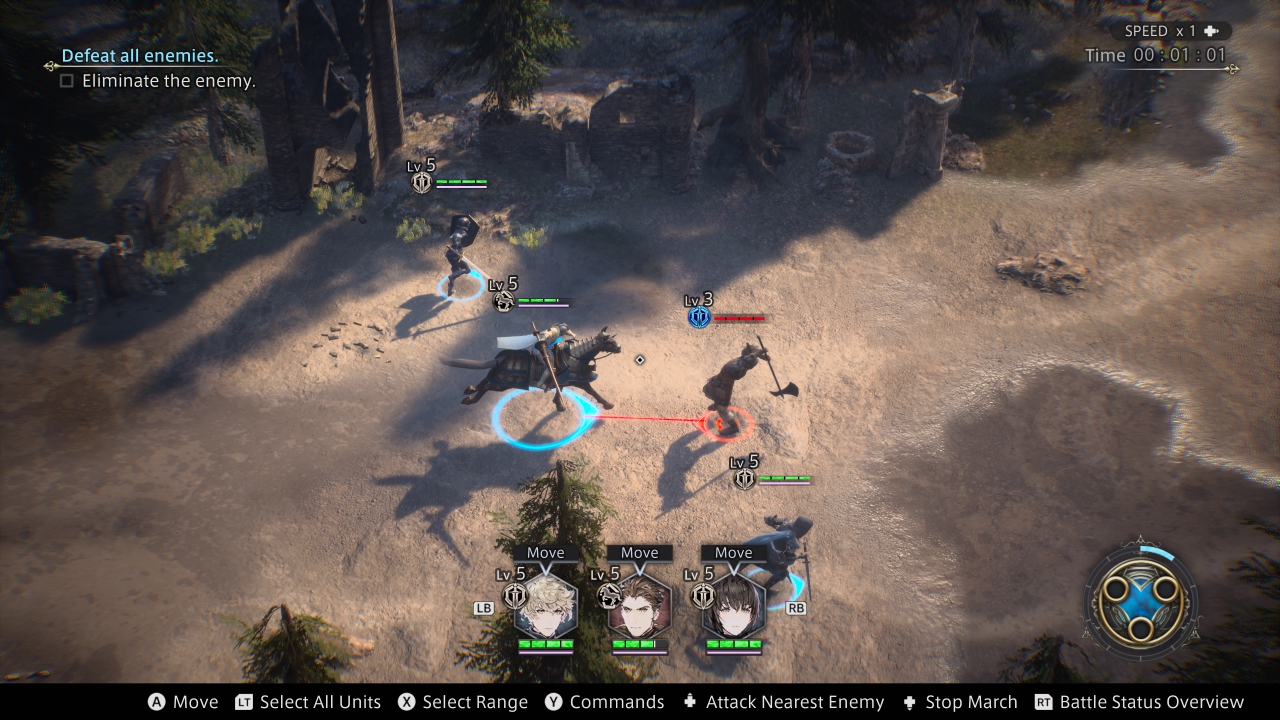The image size is (1280, 720).
Task: Click the Defeat all enemies objective
Action: pos(140,56)
